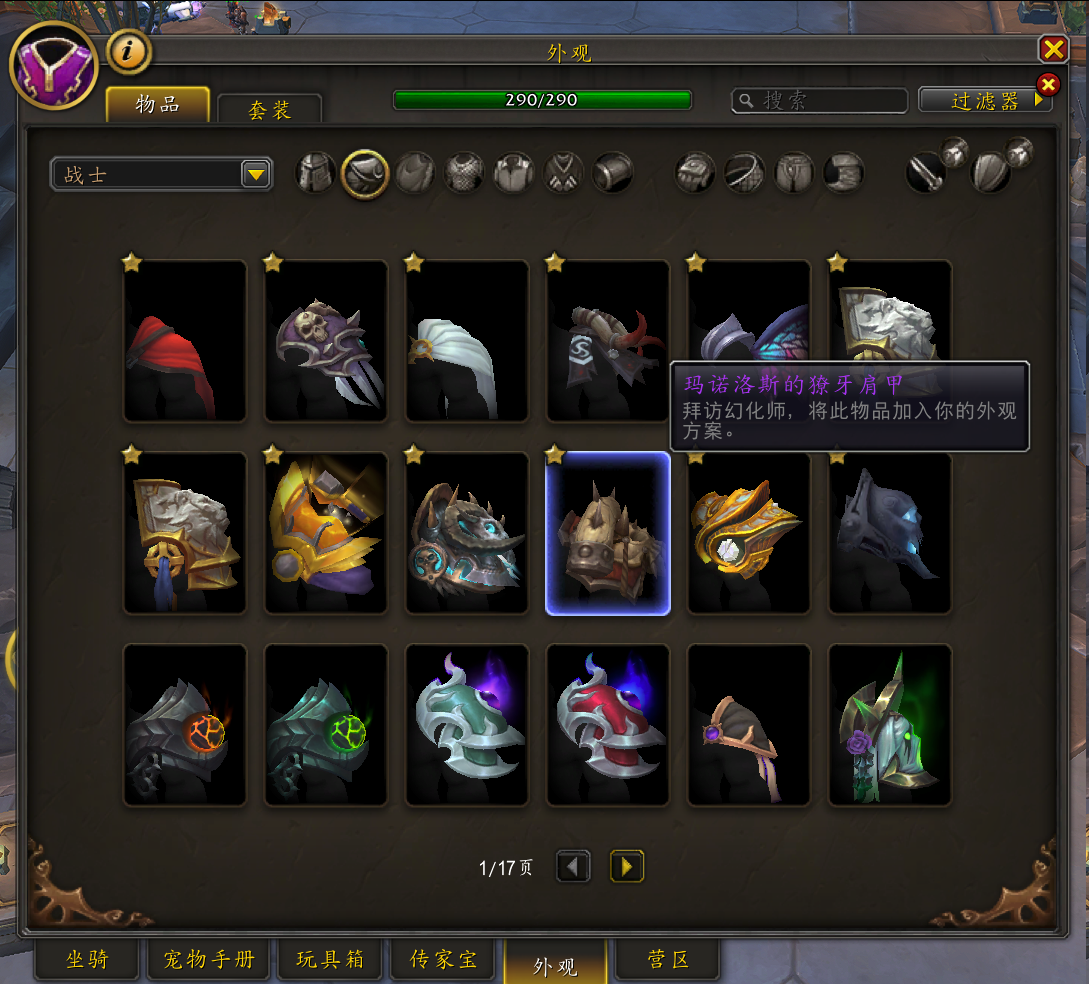Close the 外观 collection window
1089x984 pixels.
1053,50
